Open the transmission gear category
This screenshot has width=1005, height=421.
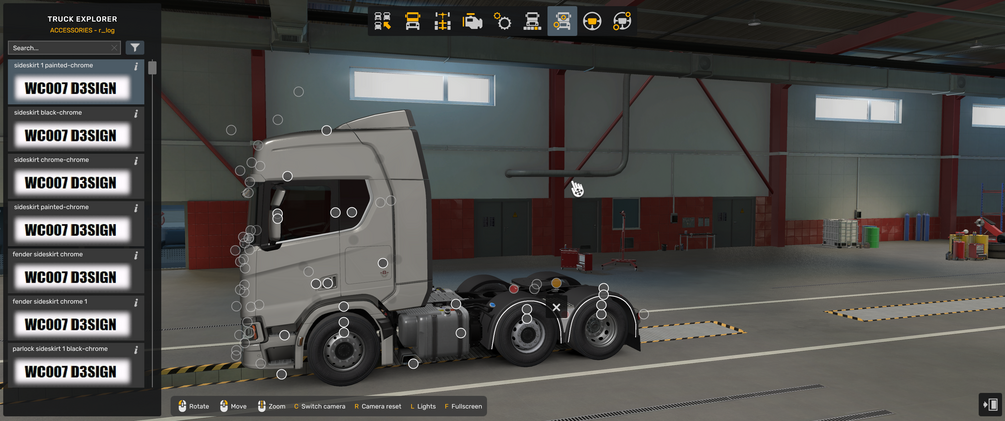click(503, 21)
